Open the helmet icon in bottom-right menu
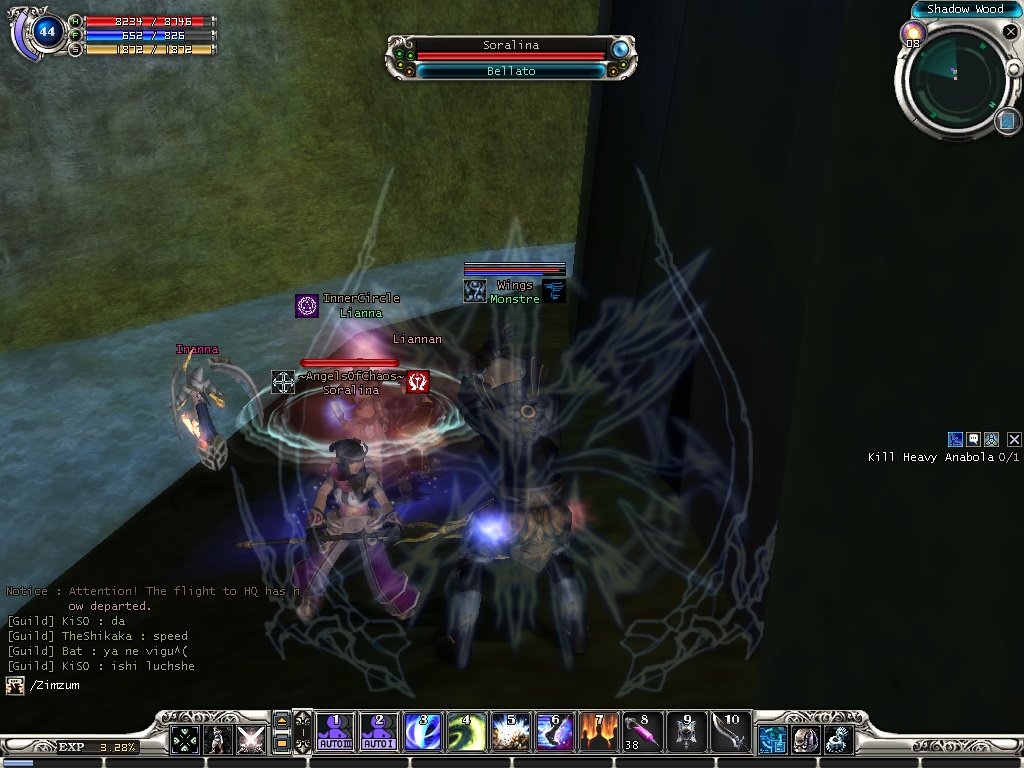Viewport: 1024px width, 768px height. coord(805,739)
